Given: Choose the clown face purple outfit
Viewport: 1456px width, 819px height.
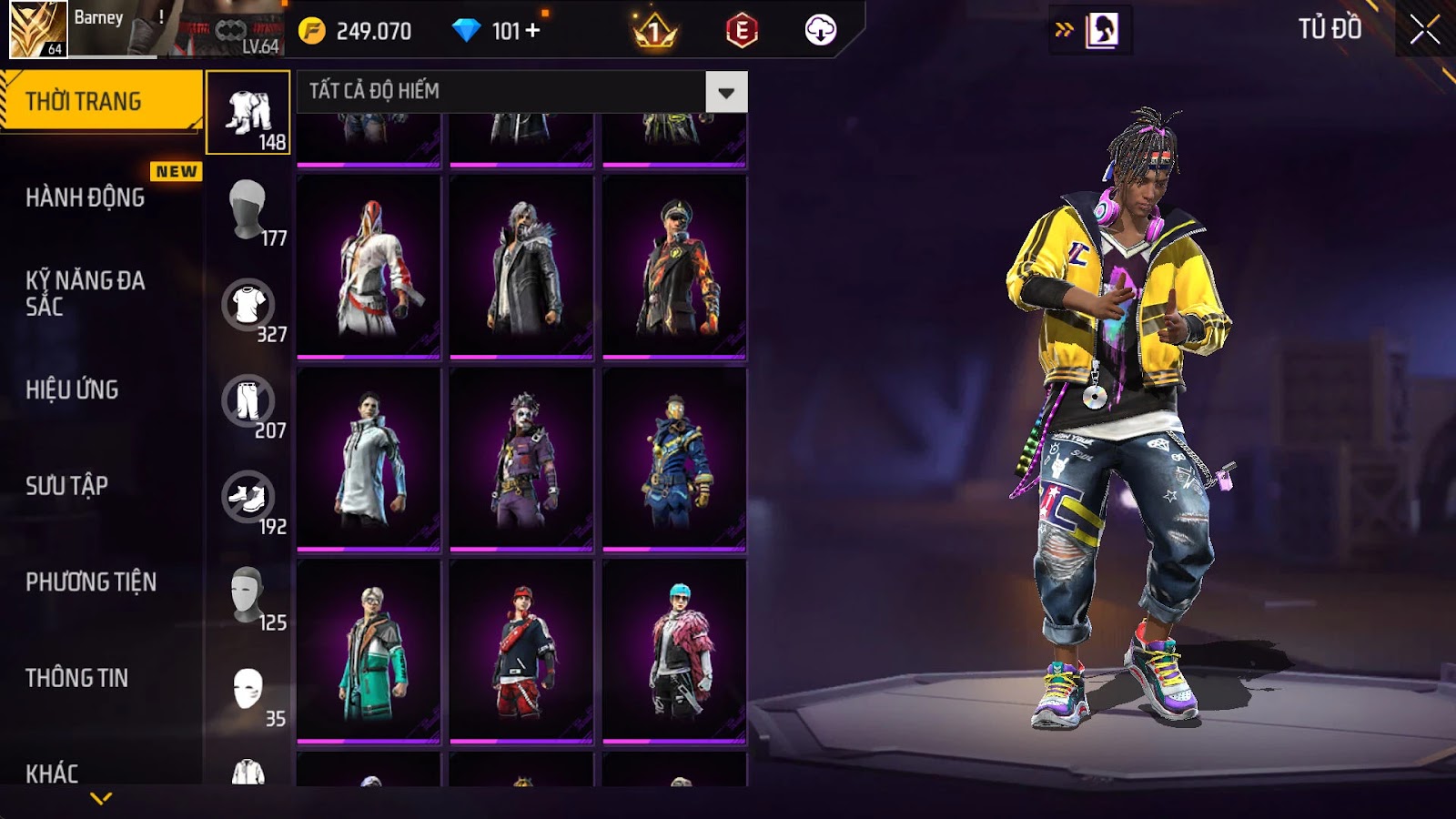Looking at the screenshot, I should 521,459.
